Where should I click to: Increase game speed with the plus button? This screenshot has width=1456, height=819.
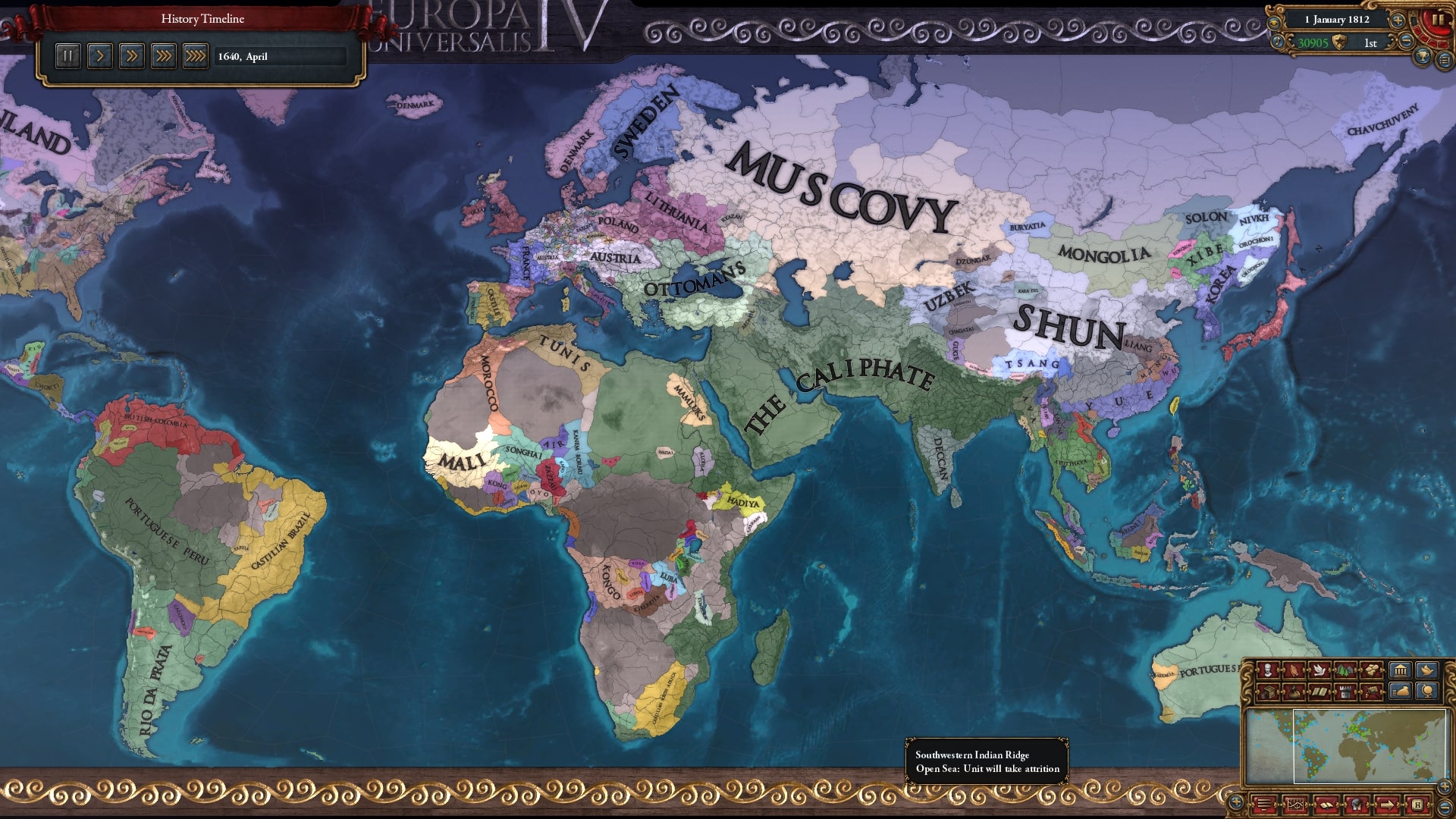click(x=1398, y=20)
